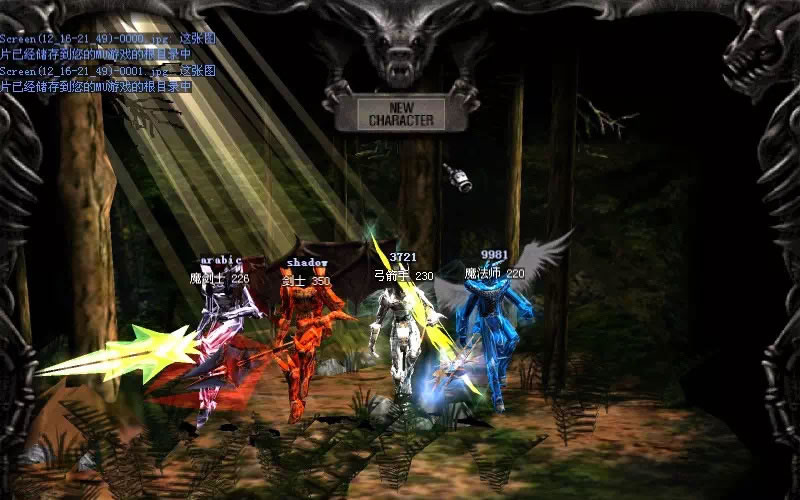Click the New Character button
Screen dimensions: 800x500
(x=400, y=113)
